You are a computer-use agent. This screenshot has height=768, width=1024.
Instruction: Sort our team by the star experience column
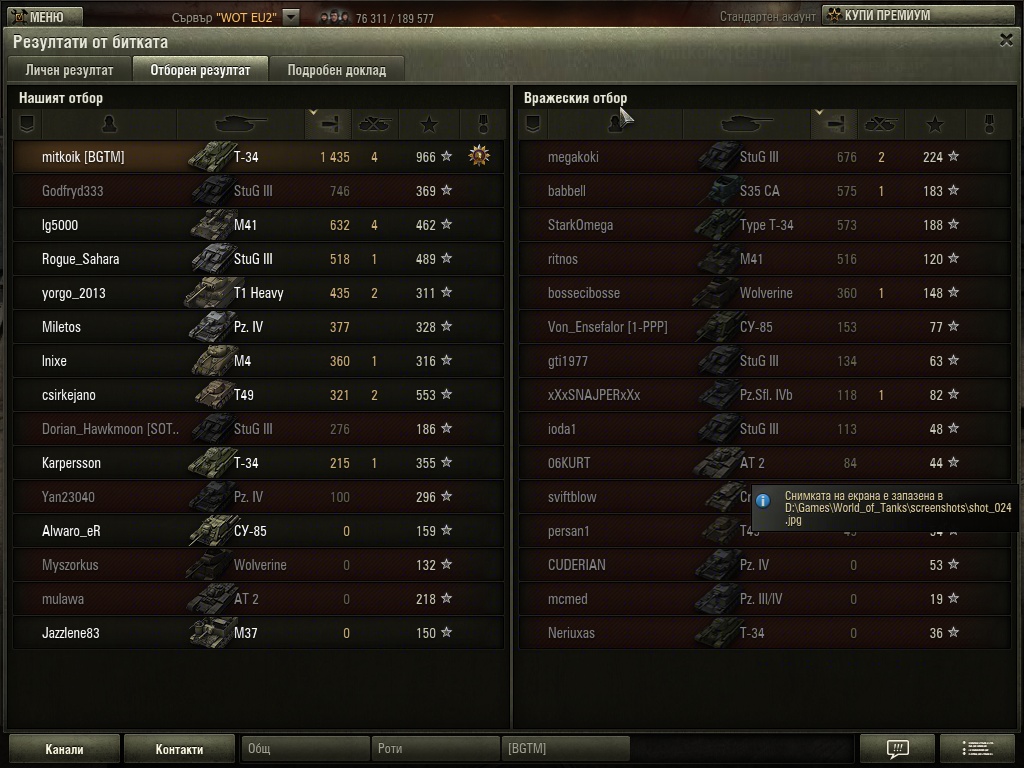coord(429,124)
